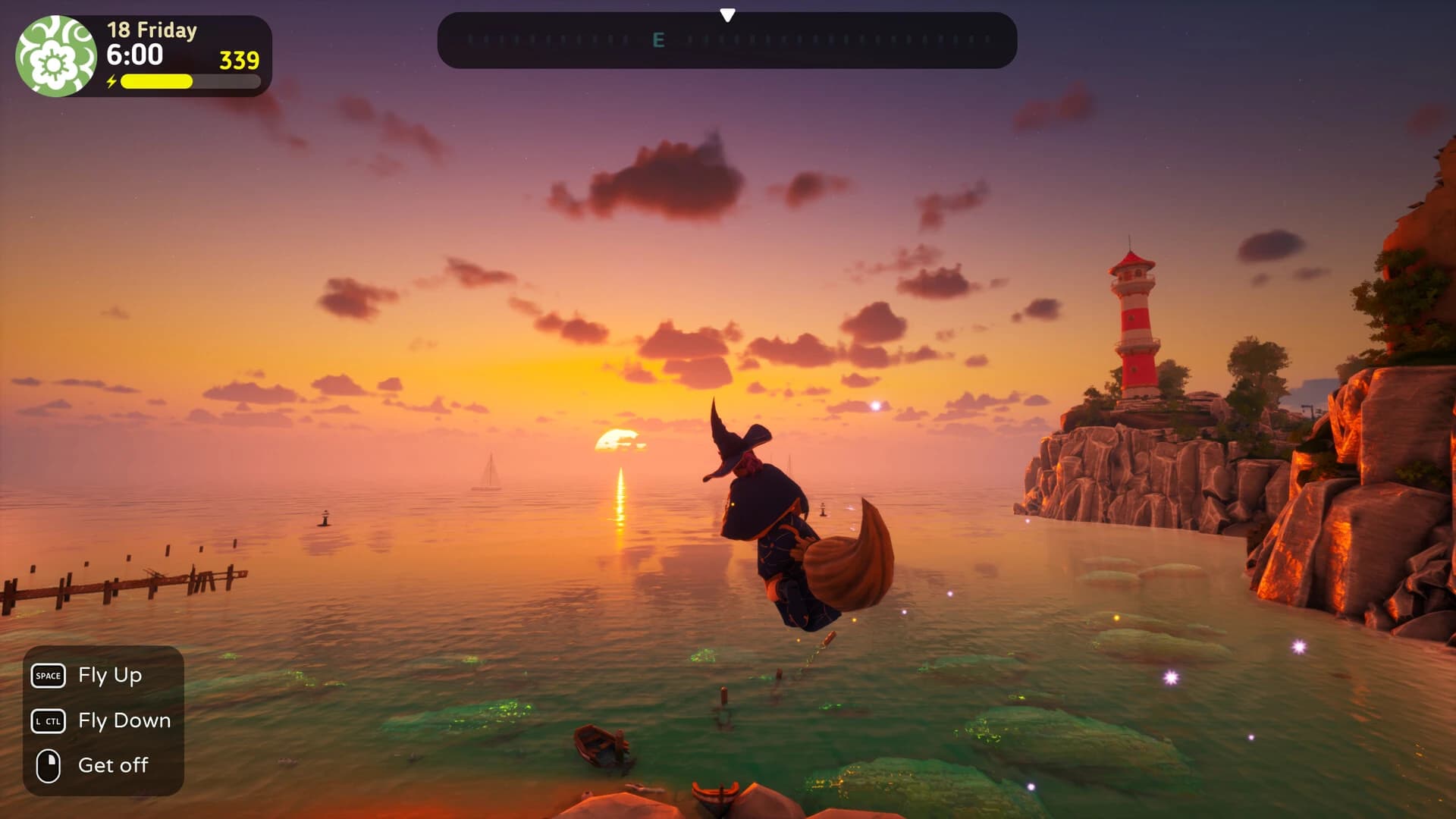Select the Fly Down control hint
The width and height of the screenshot is (1456, 819).
tap(124, 720)
